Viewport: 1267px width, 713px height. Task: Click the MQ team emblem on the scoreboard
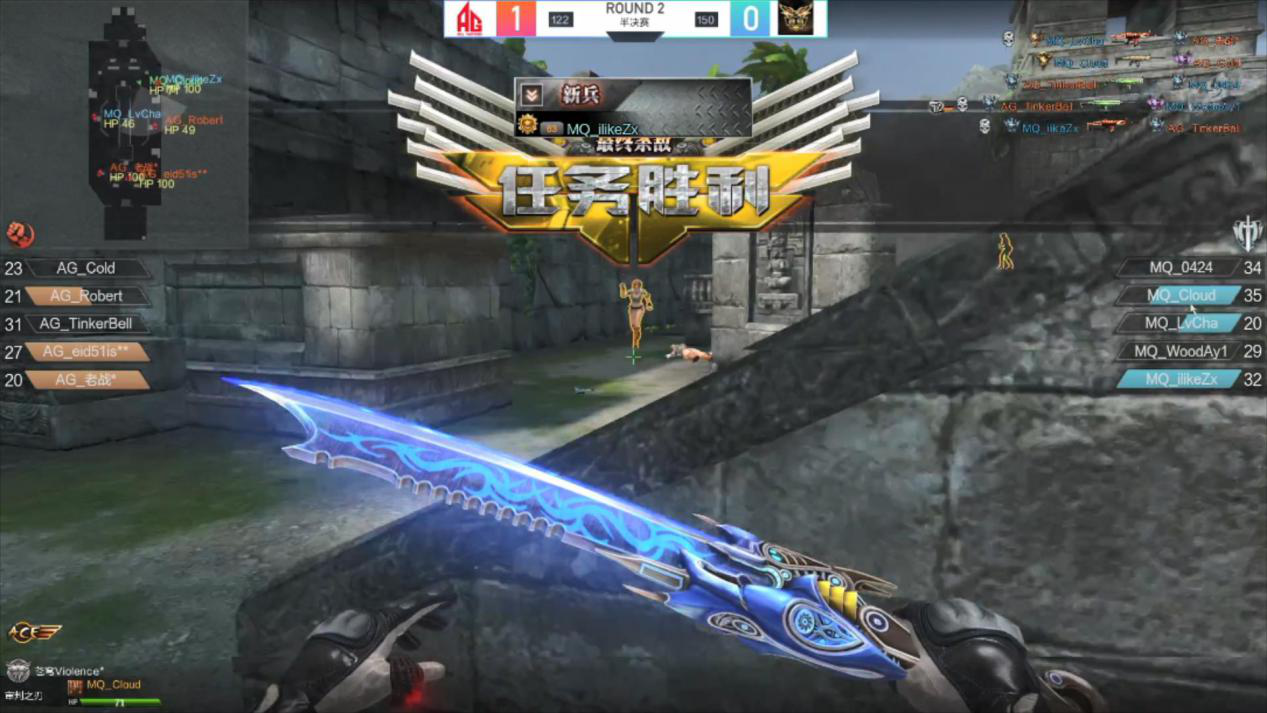click(x=796, y=18)
